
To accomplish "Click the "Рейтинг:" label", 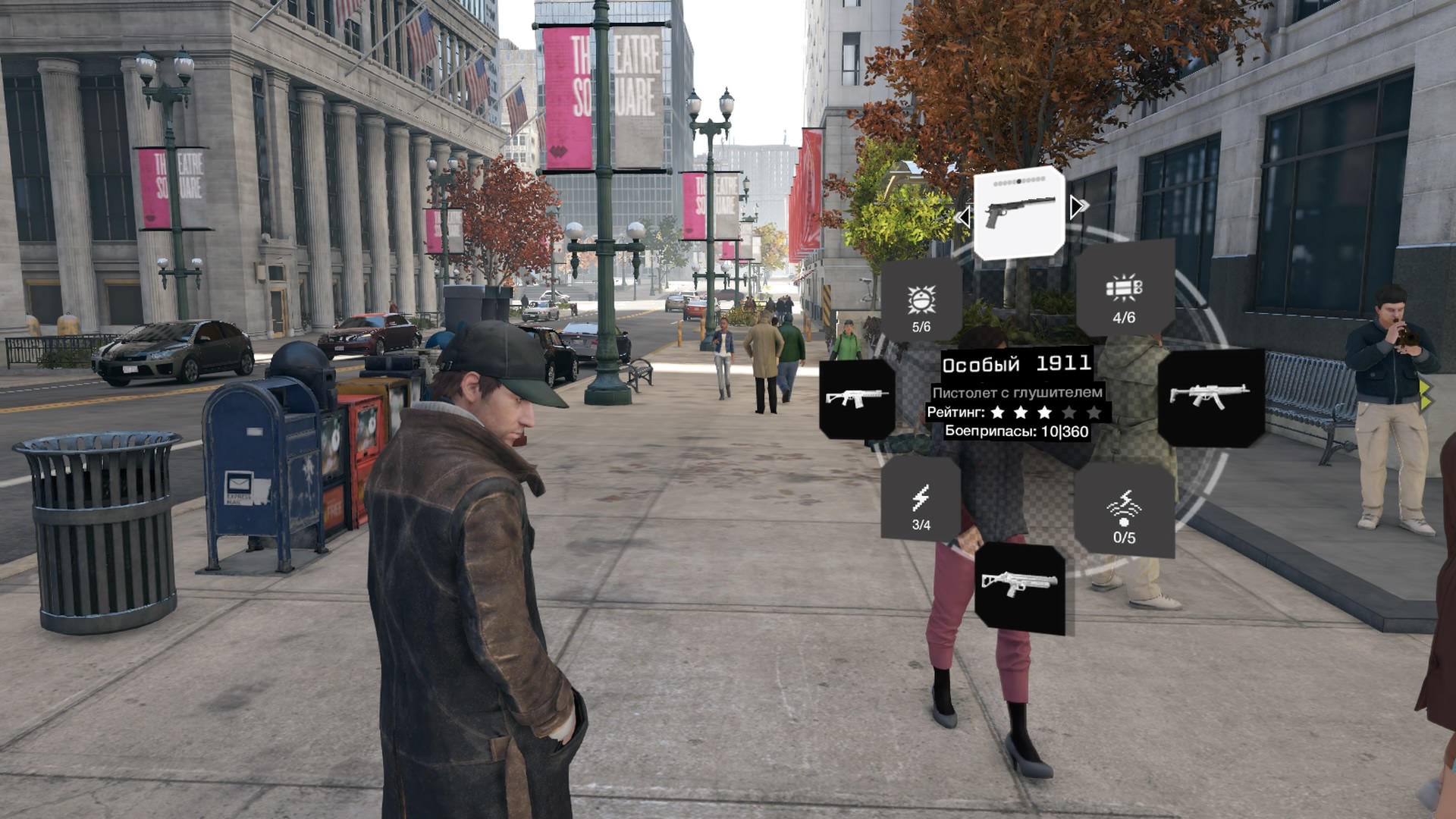I will pyautogui.click(x=956, y=413).
